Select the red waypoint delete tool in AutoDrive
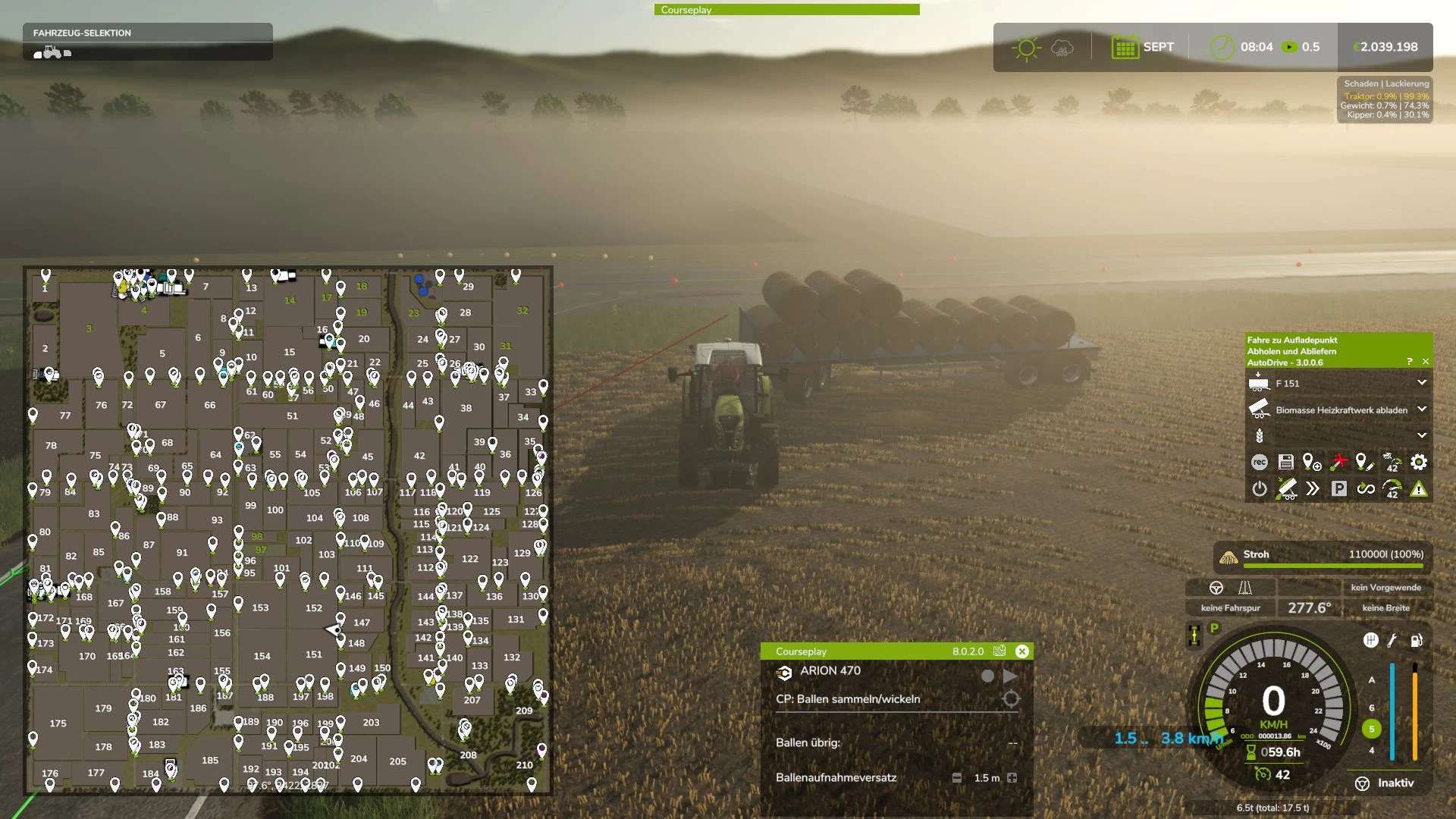This screenshot has height=819, width=1456. point(1338,463)
